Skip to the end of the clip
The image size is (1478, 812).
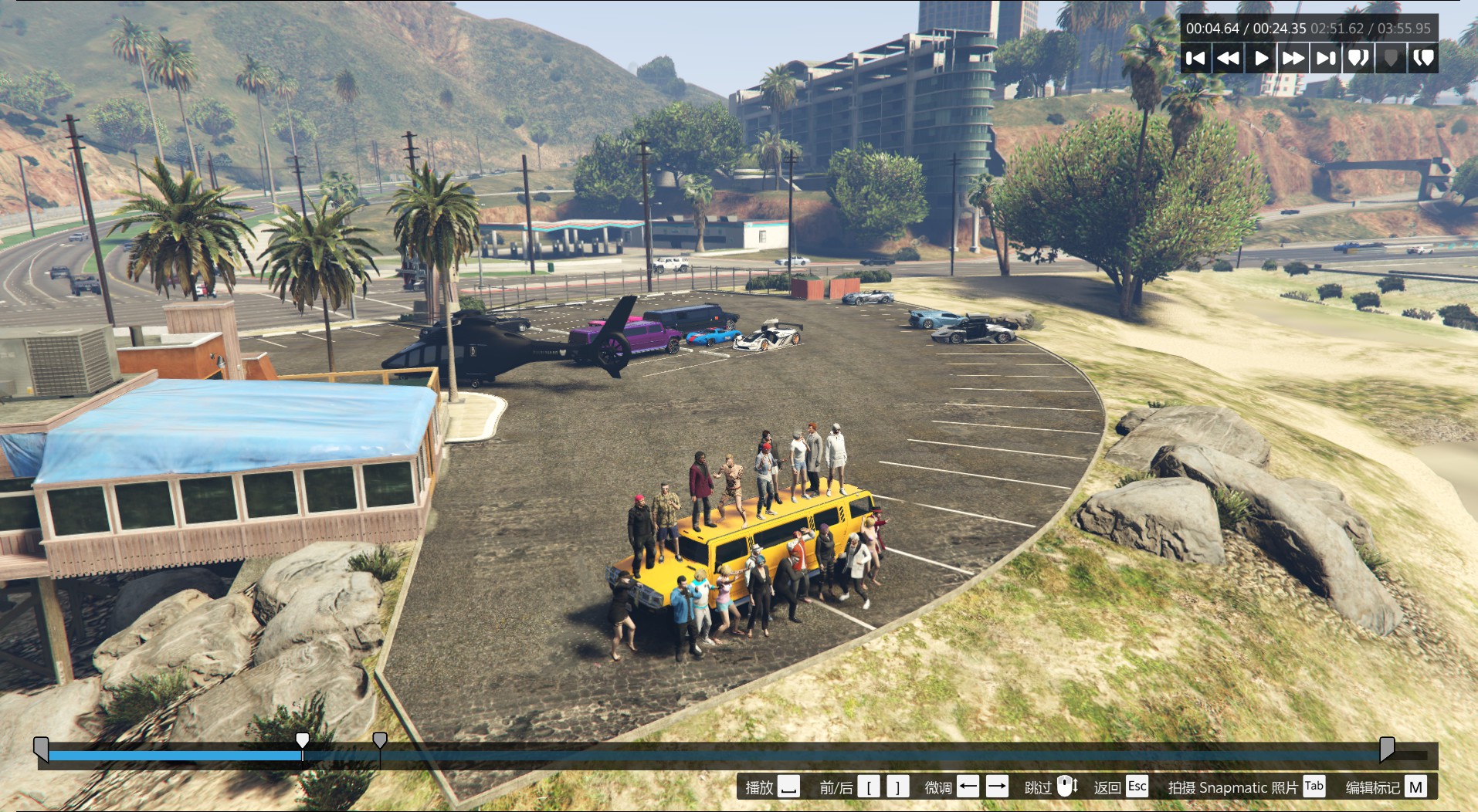point(1326,59)
